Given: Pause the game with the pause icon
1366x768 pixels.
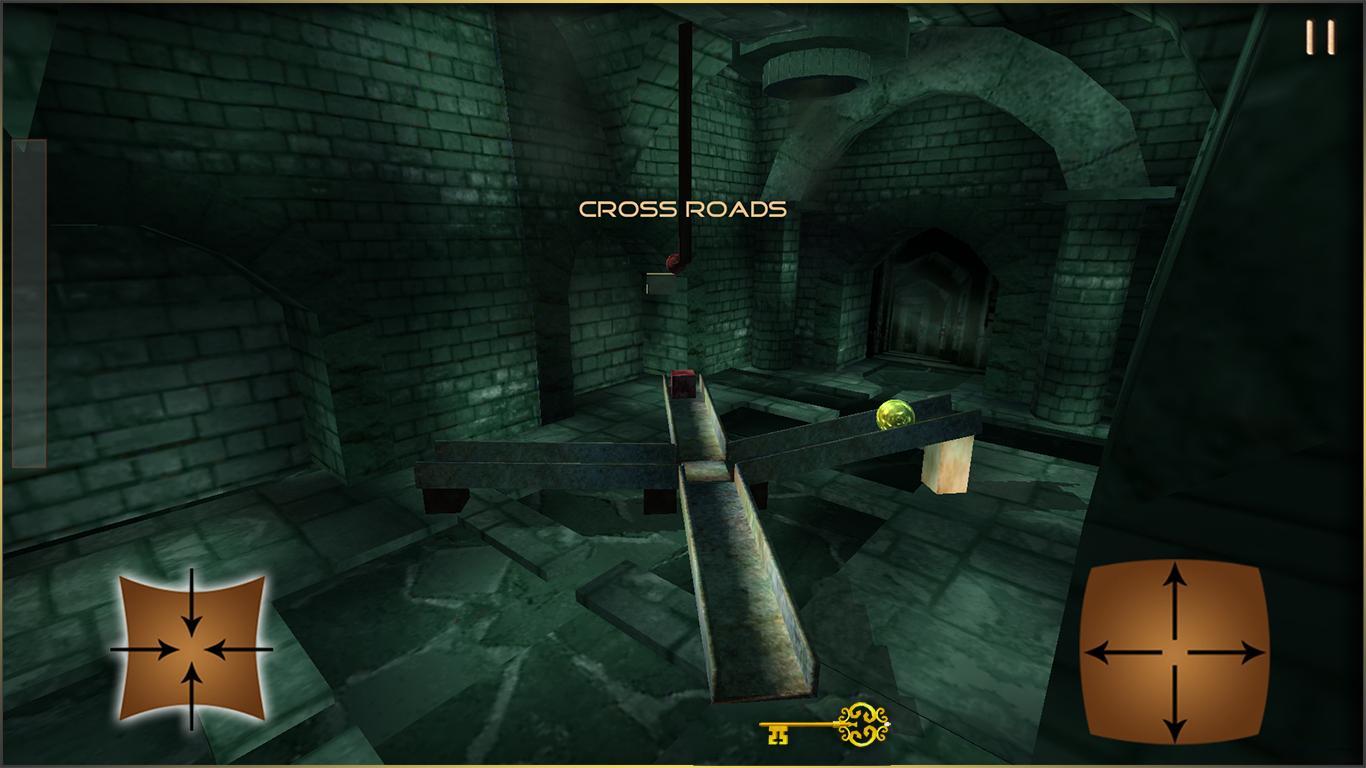Looking at the screenshot, I should point(1320,37).
